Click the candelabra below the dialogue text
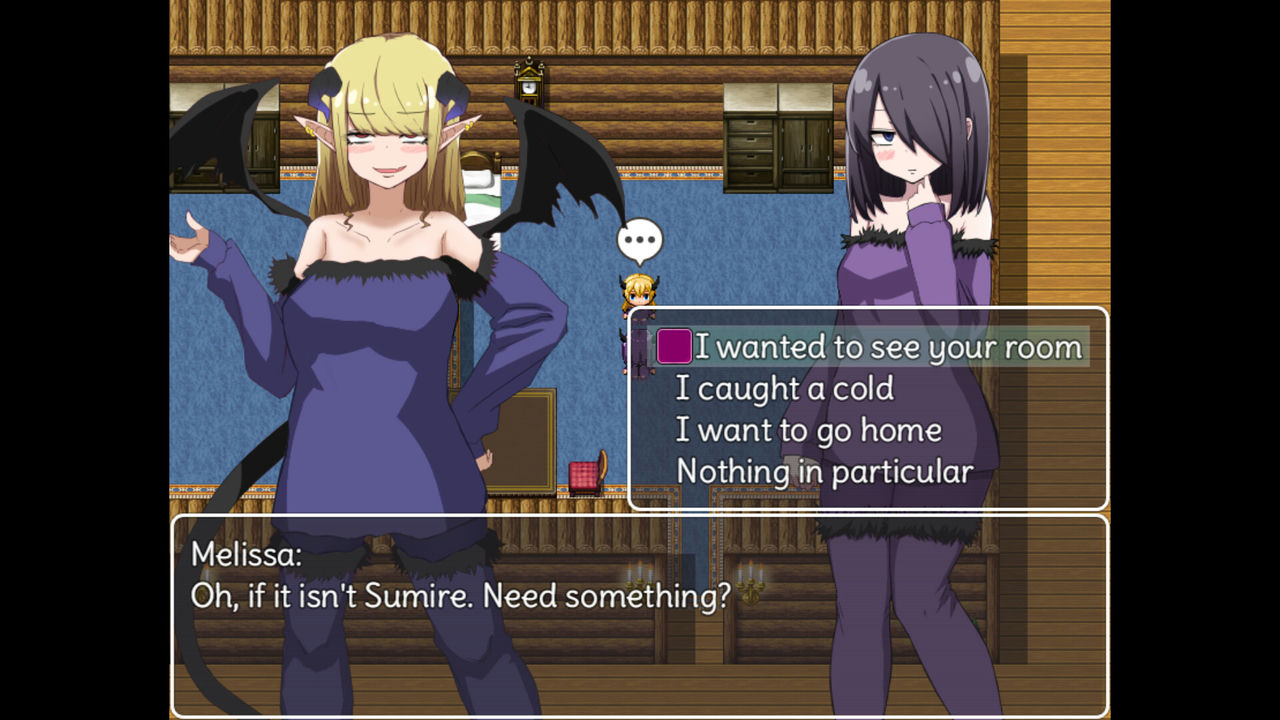1280x720 pixels. [640, 576]
